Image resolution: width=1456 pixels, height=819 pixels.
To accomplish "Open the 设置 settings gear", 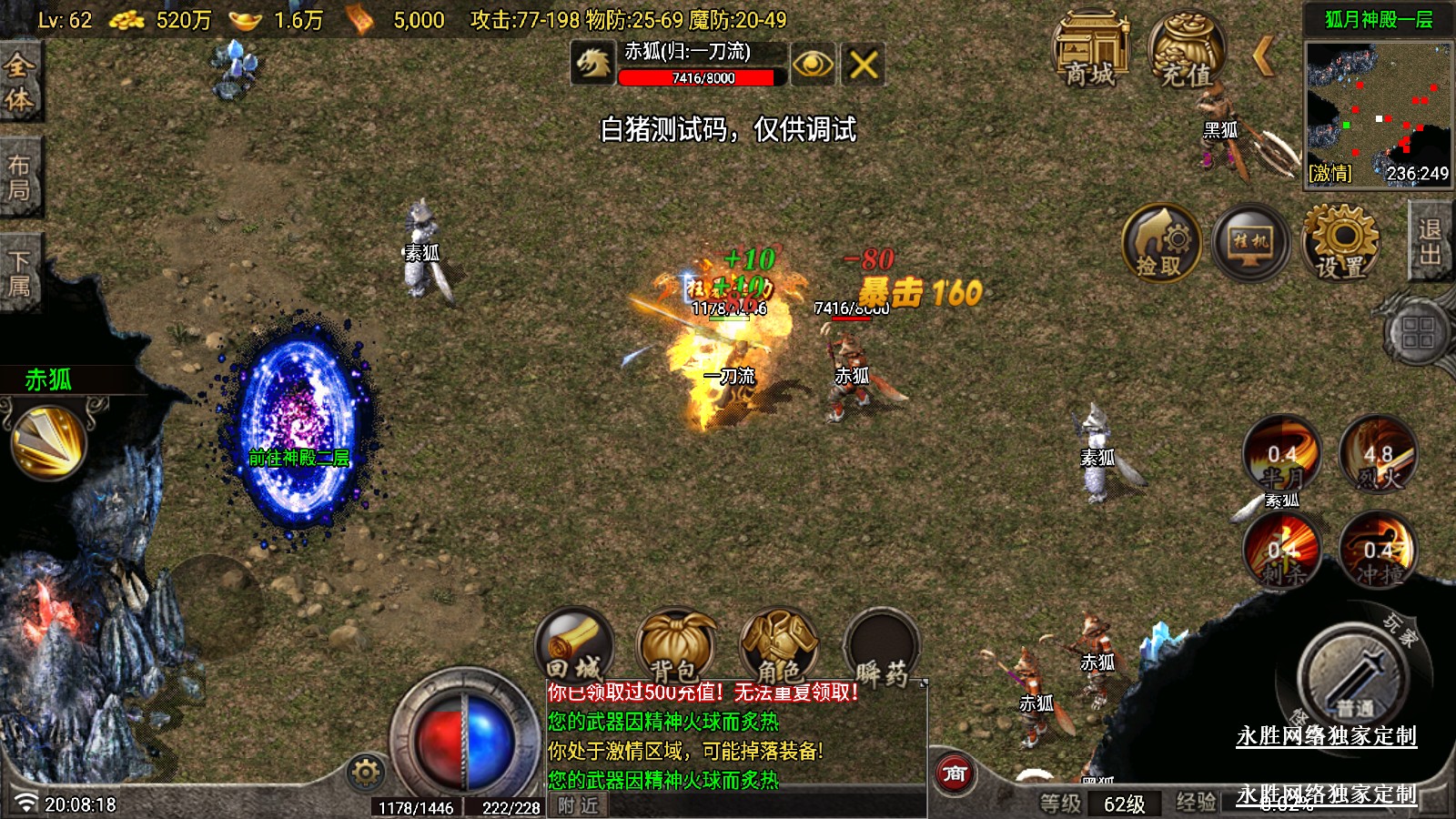I will [1341, 242].
